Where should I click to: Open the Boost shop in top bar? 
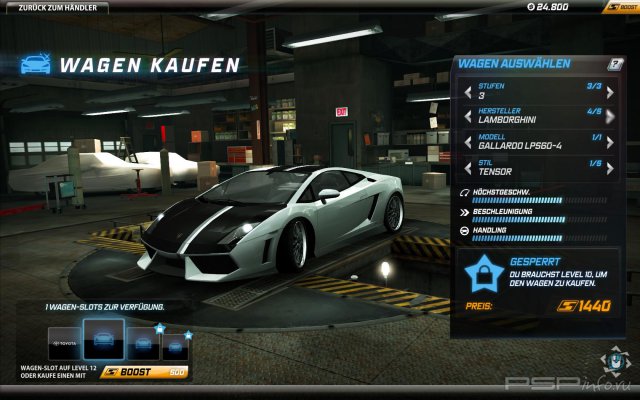[619, 8]
